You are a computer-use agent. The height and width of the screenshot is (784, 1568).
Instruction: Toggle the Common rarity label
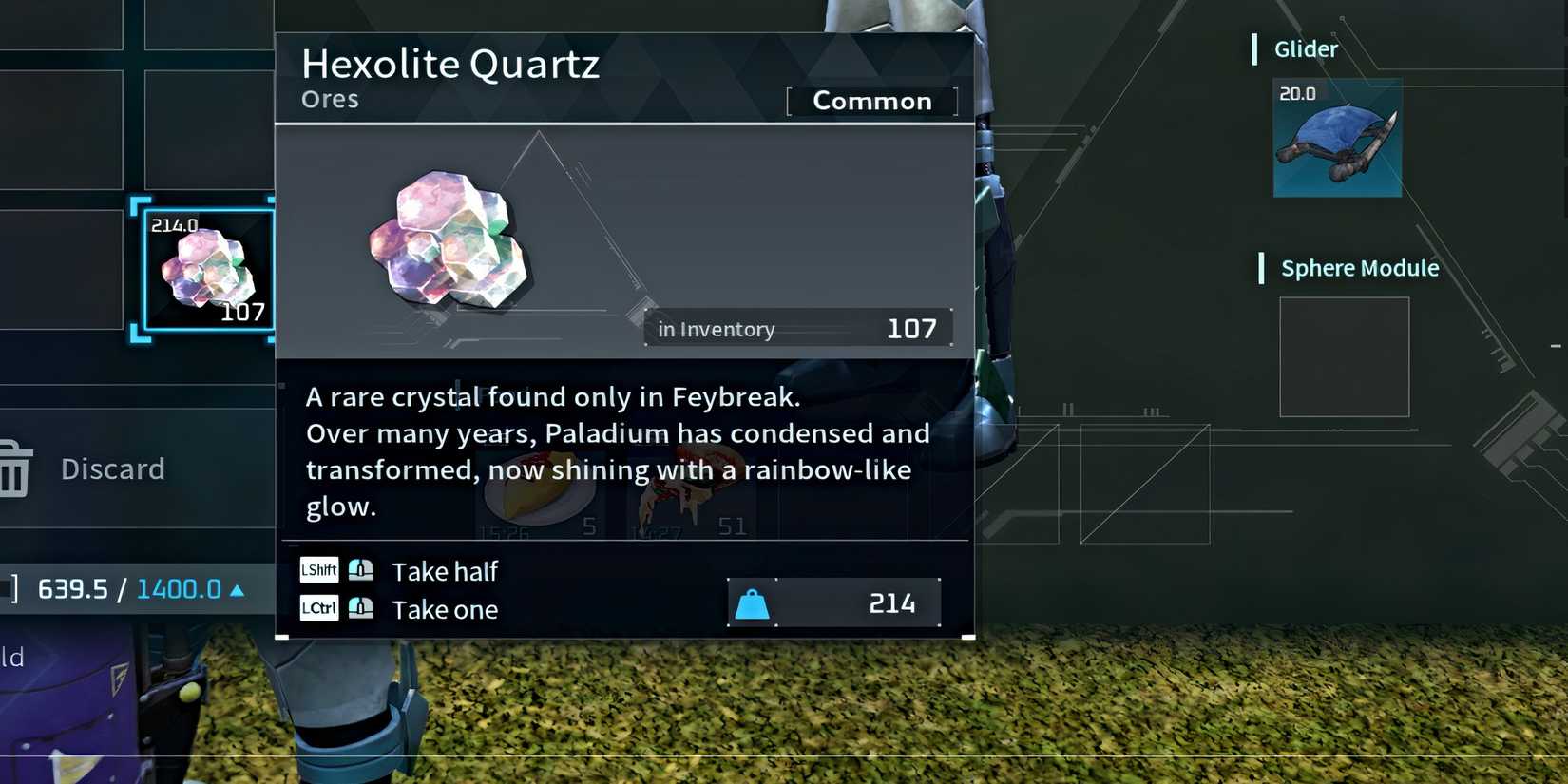871,101
